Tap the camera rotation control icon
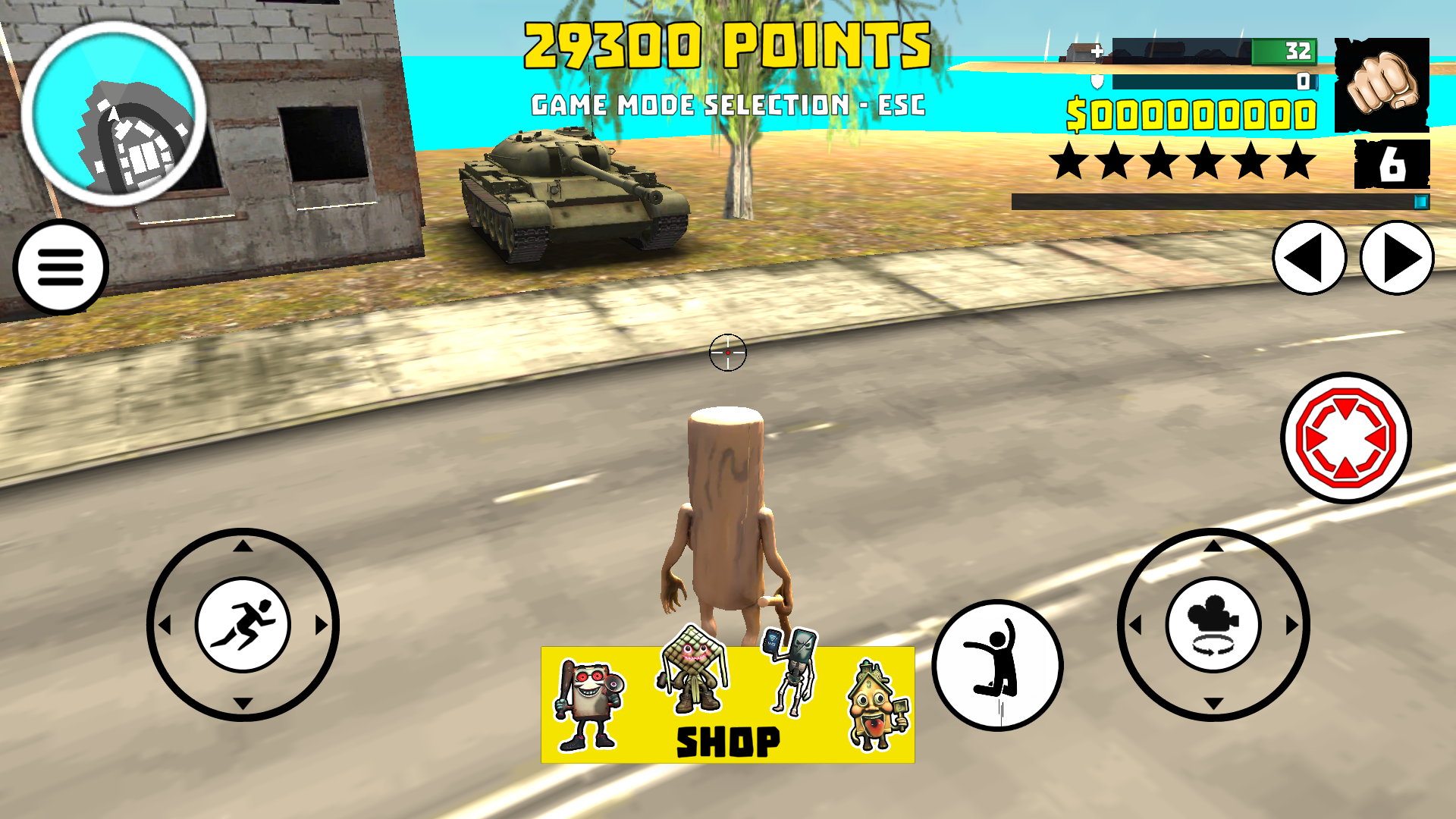 [x=1213, y=624]
